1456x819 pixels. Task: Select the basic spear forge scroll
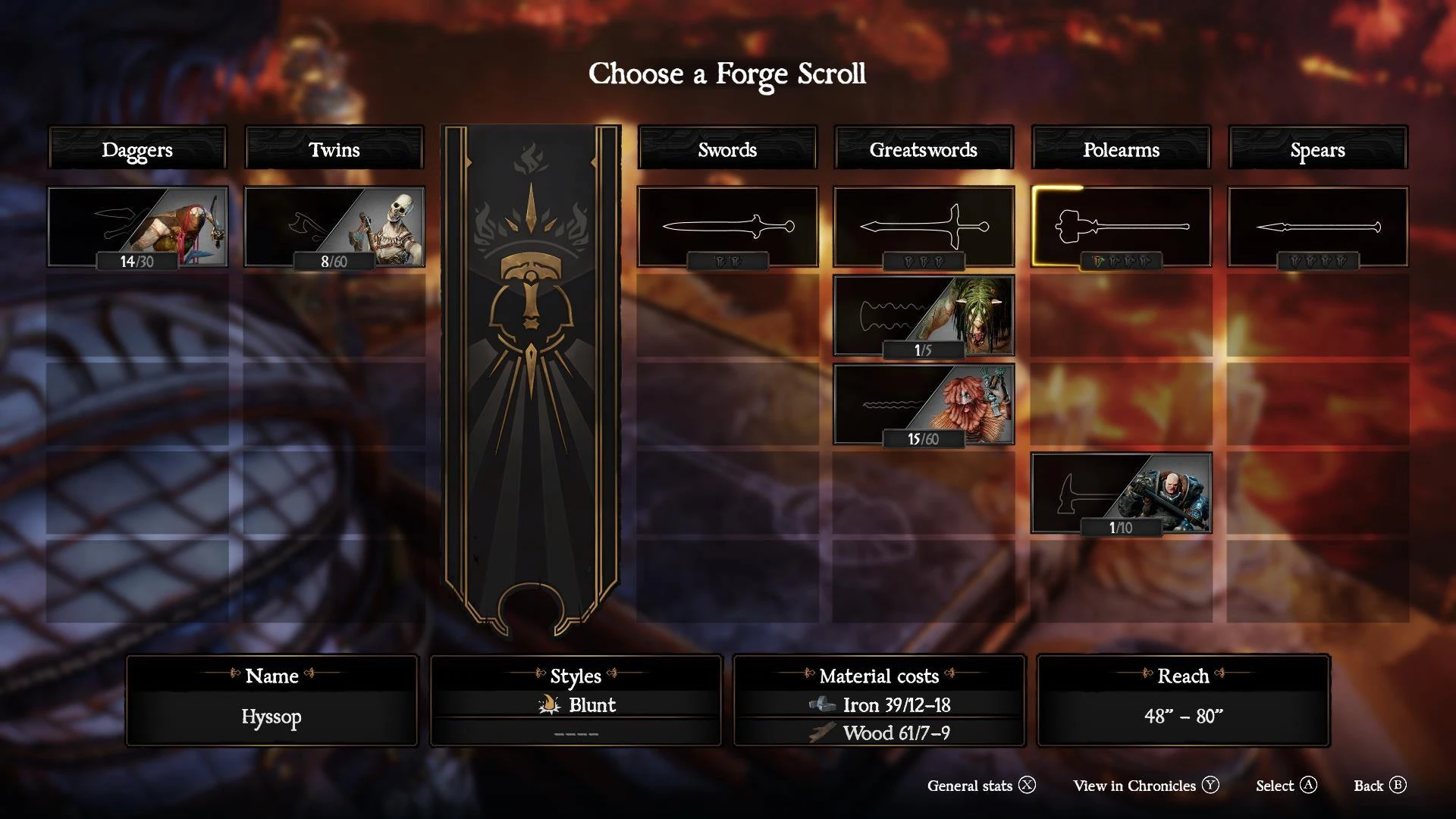pos(1317,227)
